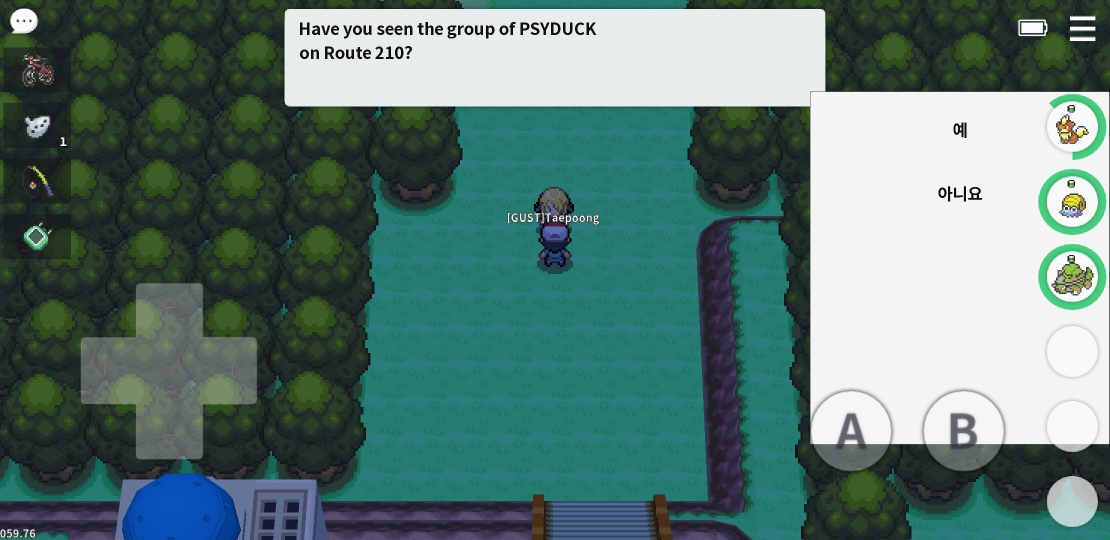The height and width of the screenshot is (540, 1110).
Task: Use the bicycle shortcut item
Action: pyautogui.click(x=37, y=70)
